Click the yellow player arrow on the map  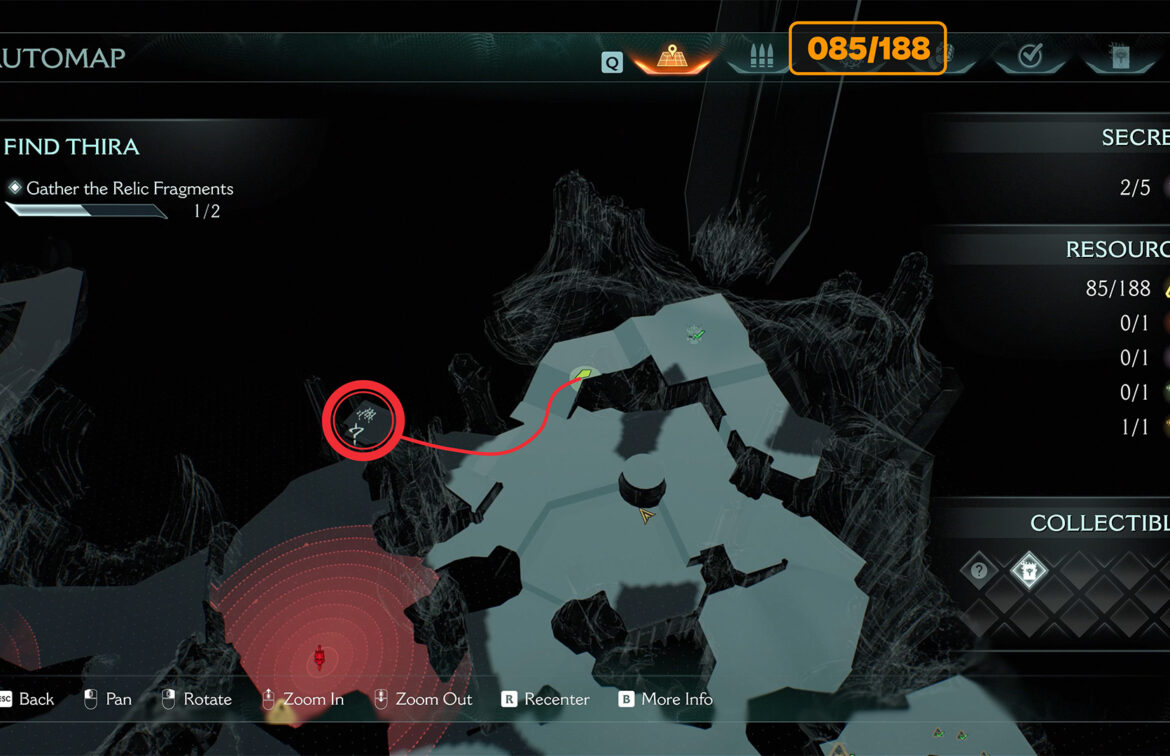click(647, 516)
